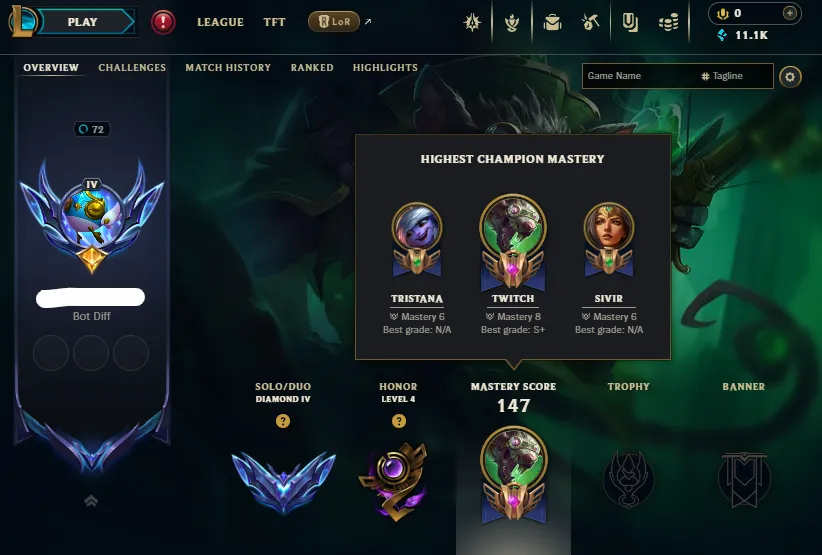View the Match History tab
The image size is (822, 555).
(228, 68)
